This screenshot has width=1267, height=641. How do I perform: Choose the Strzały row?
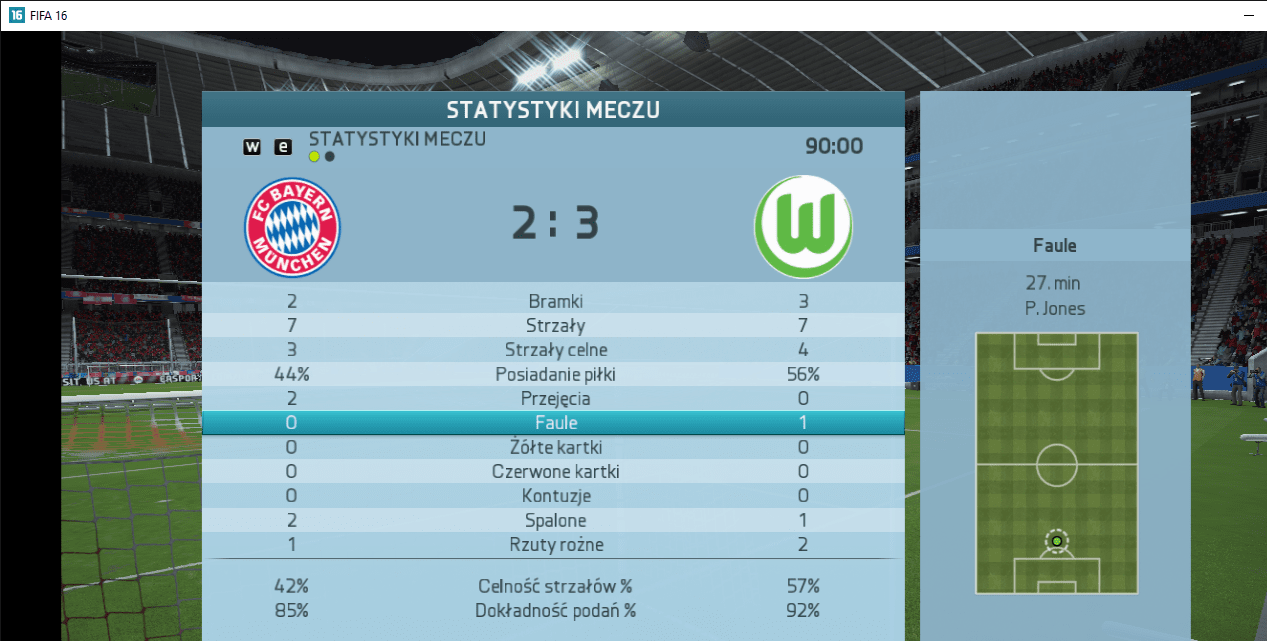coord(555,325)
